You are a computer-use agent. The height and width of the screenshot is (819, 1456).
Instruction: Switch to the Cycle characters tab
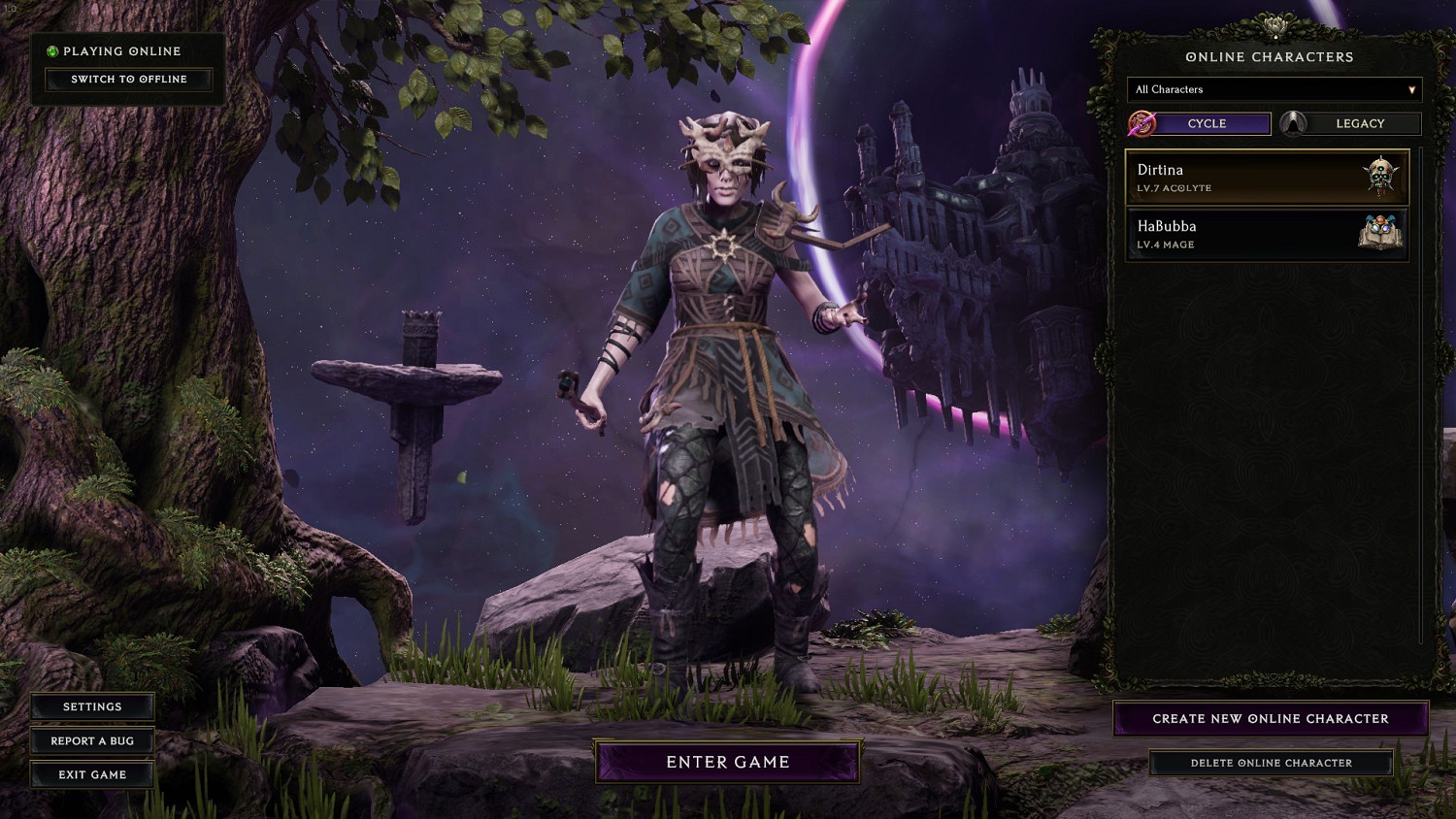(x=1207, y=123)
